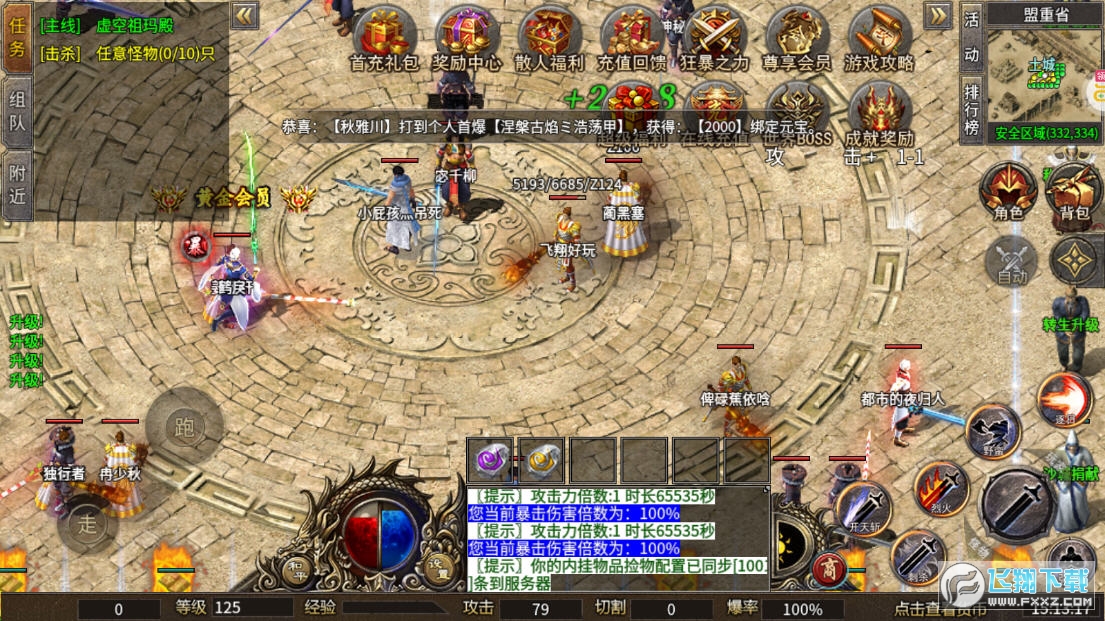Viewport: 1105px width, 621px height.
Task: Open the 角色 character sheet
Action: coord(1008,190)
